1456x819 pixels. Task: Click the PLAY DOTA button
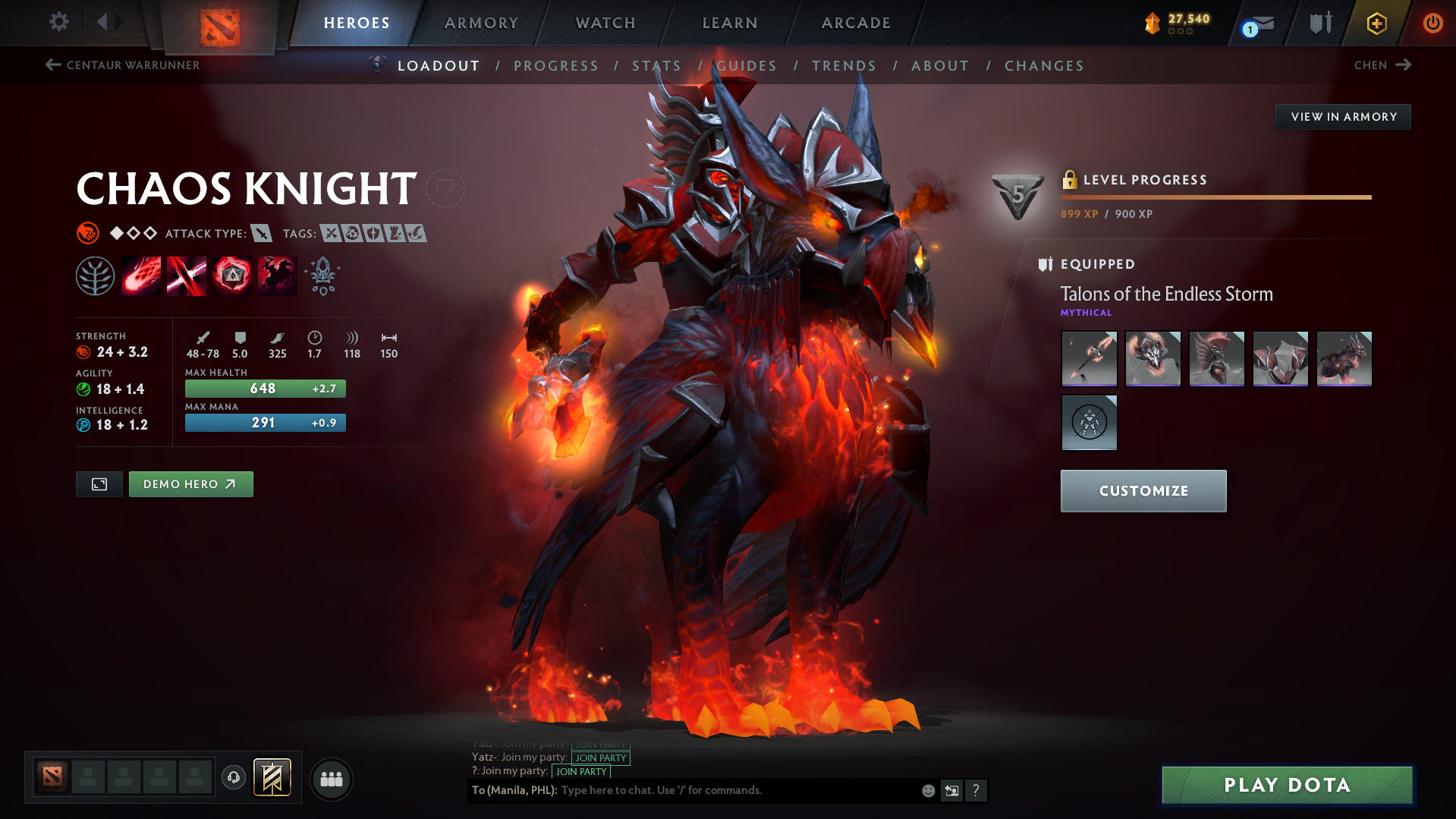[x=1286, y=785]
